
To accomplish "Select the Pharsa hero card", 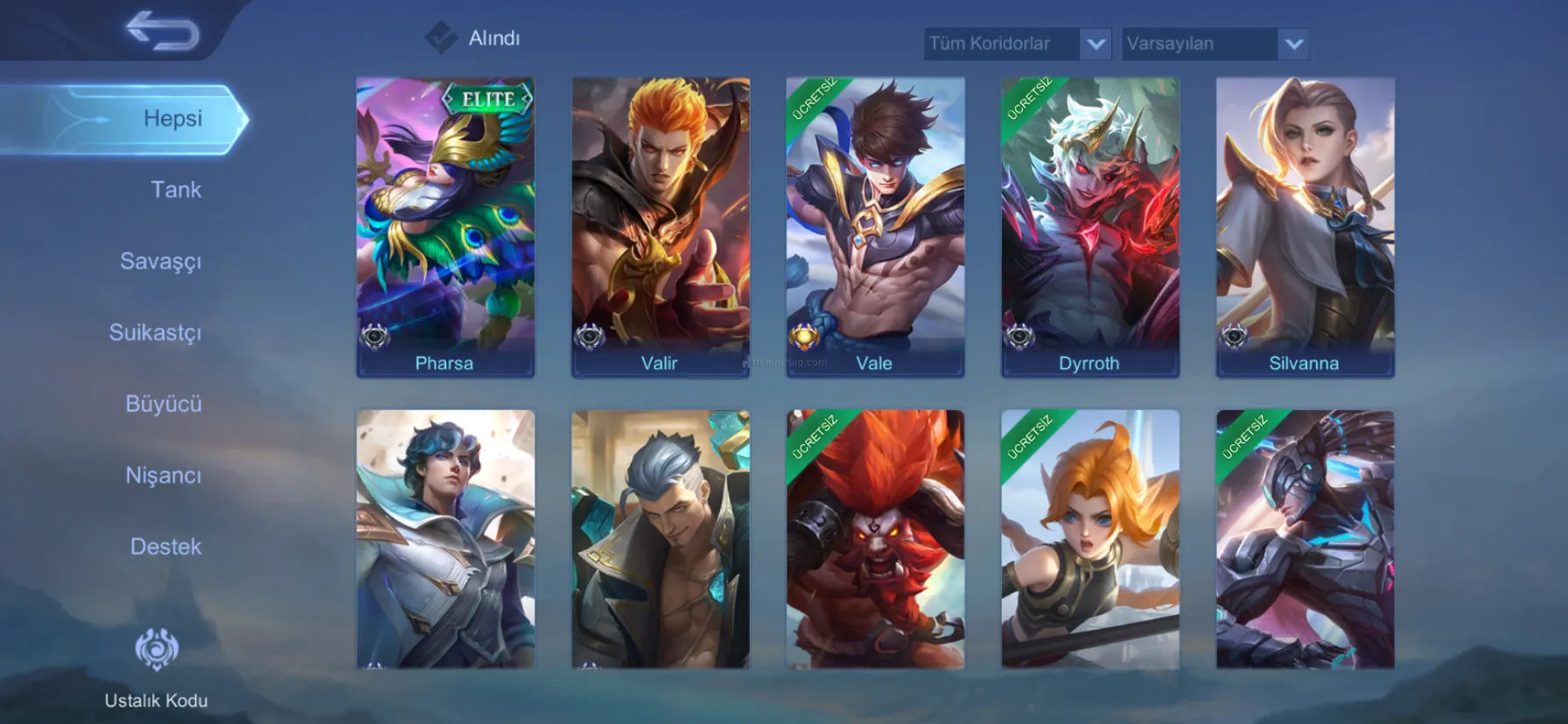I will (x=445, y=227).
